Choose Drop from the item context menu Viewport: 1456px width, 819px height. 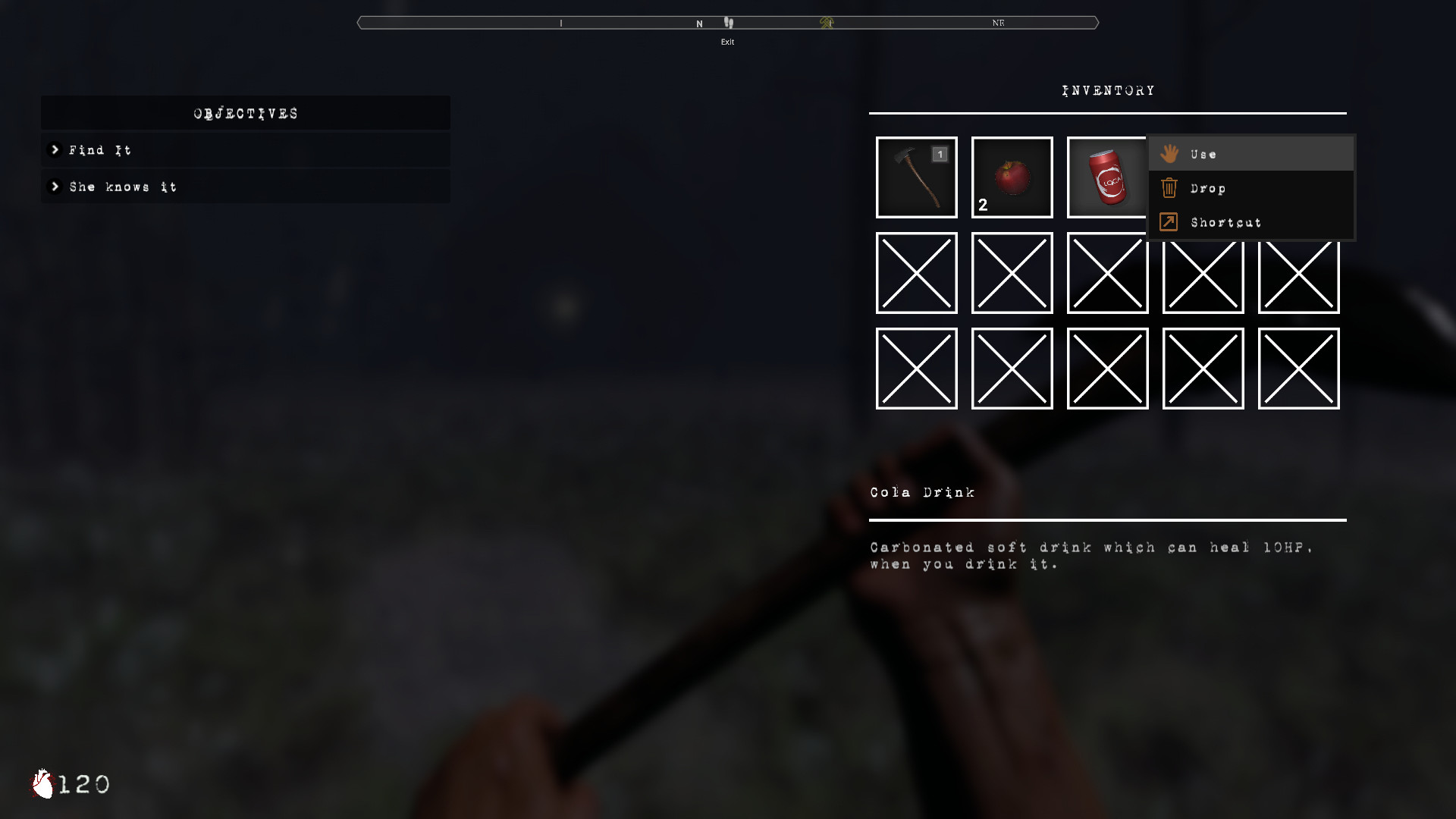(x=1207, y=188)
